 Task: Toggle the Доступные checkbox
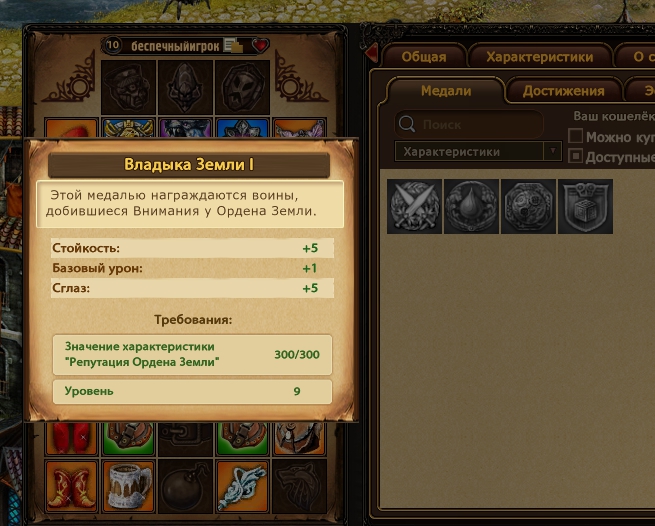[575, 156]
